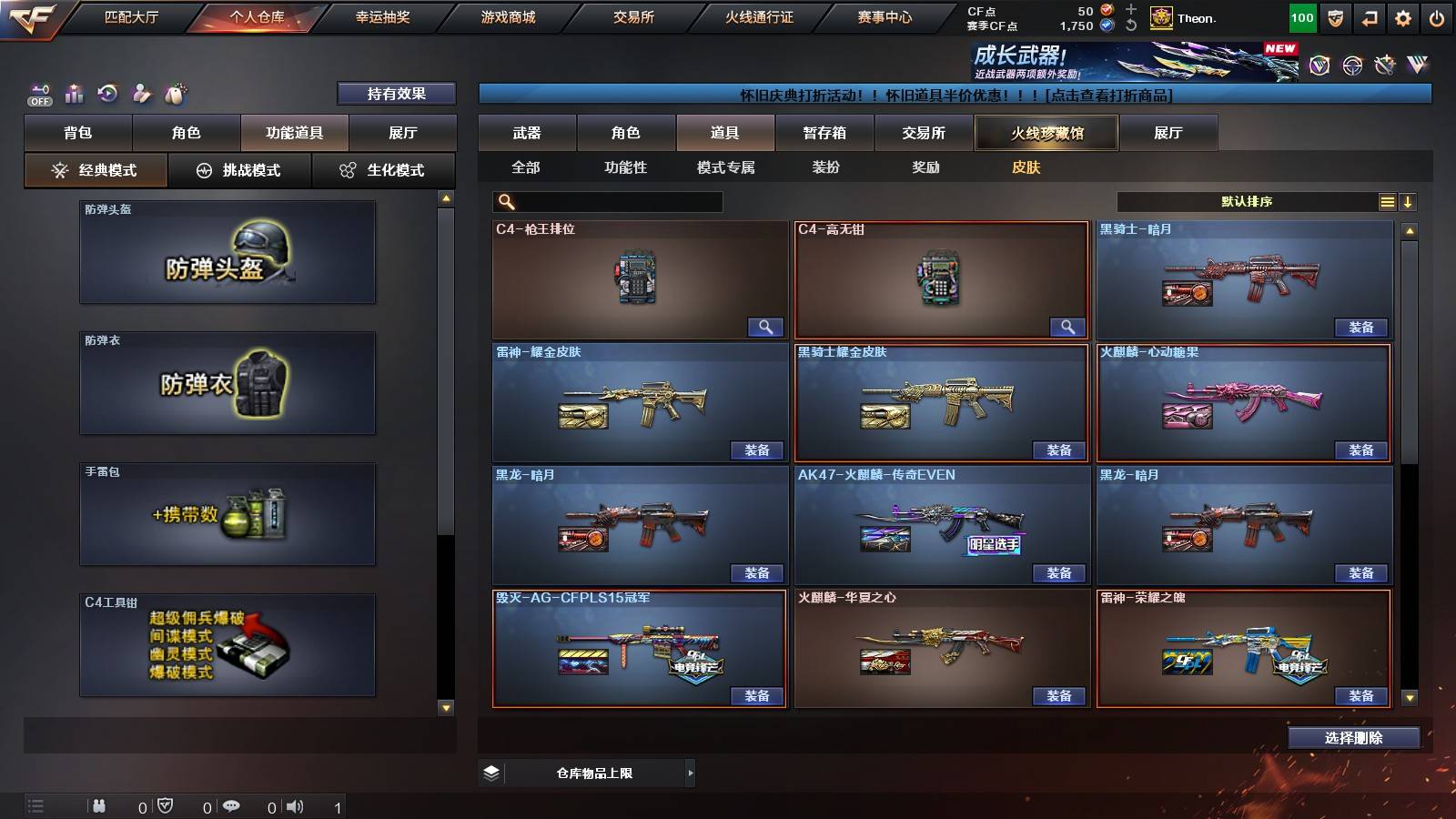Open the magnifier on the C4-枪王排位 item

[765, 326]
